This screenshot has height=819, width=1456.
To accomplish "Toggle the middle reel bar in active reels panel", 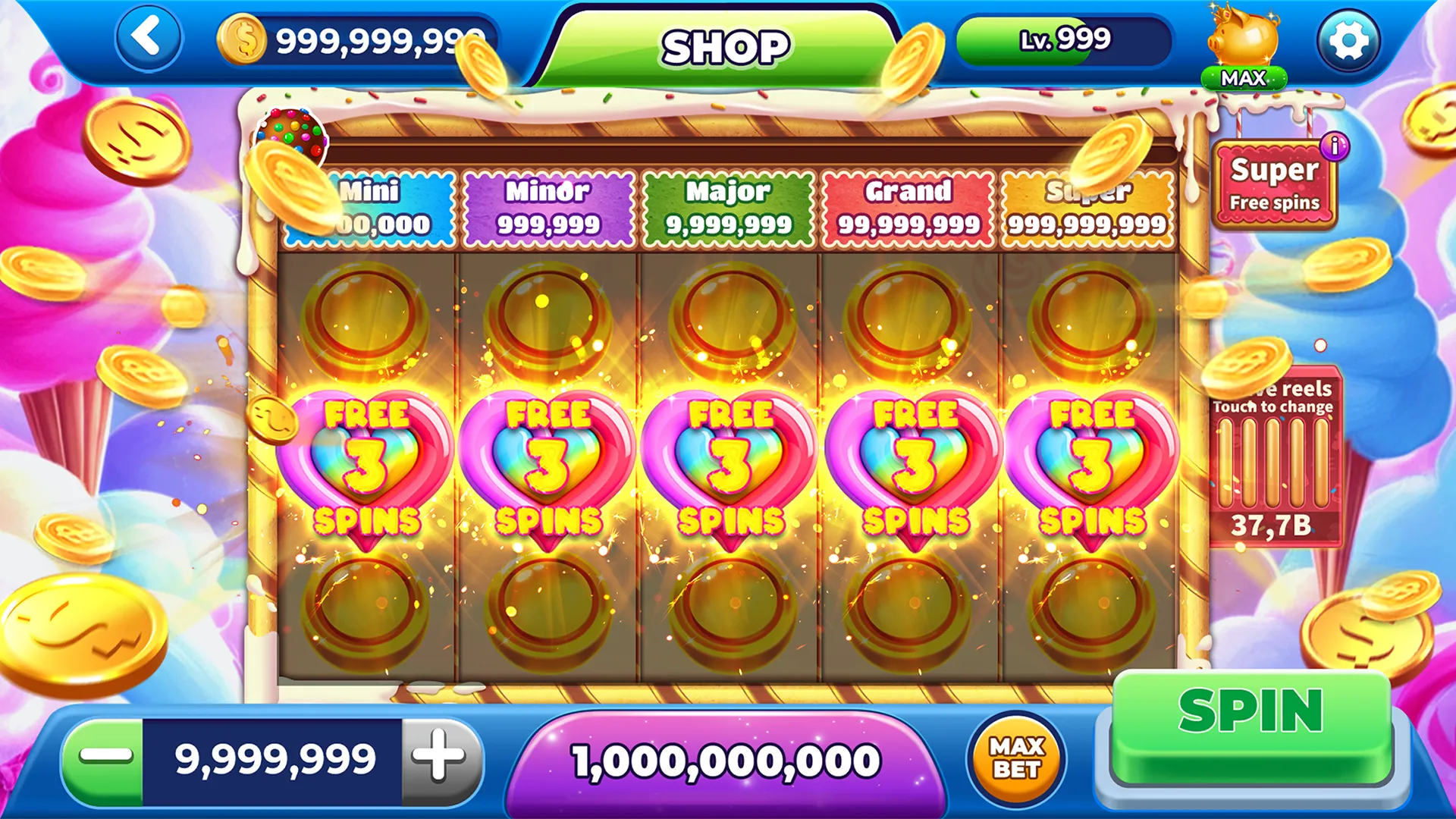I will click(x=1273, y=463).
